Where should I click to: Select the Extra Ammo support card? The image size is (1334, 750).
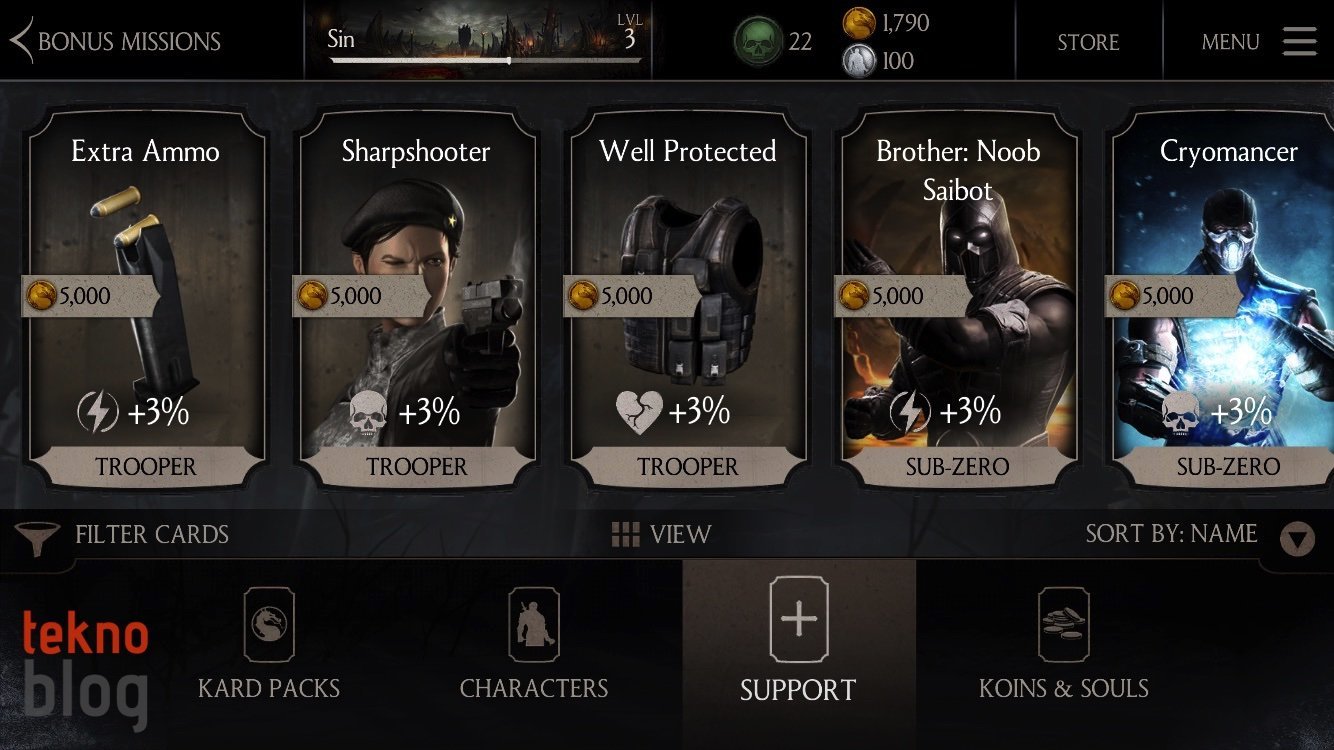(146, 300)
